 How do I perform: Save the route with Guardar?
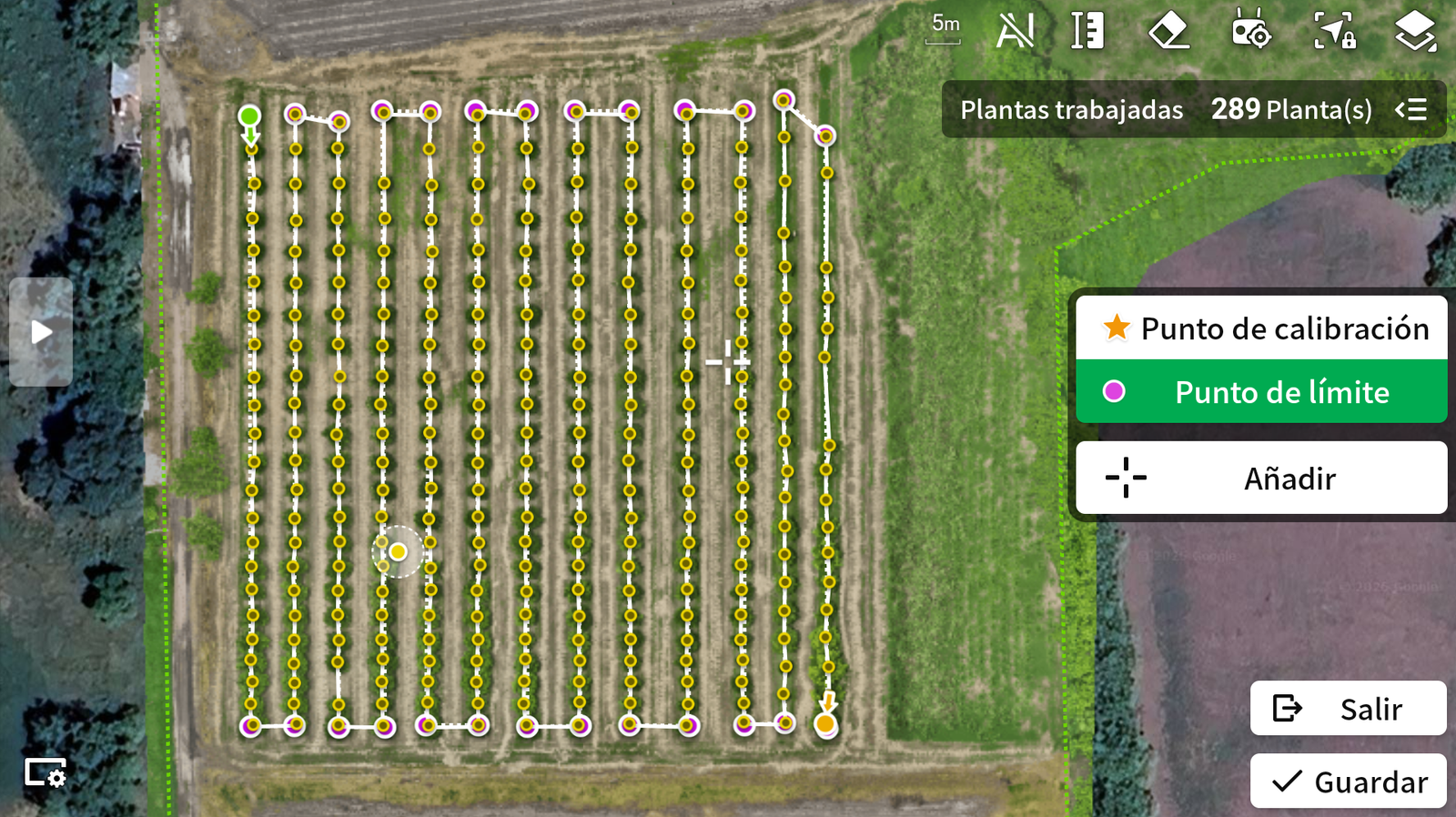click(1348, 782)
